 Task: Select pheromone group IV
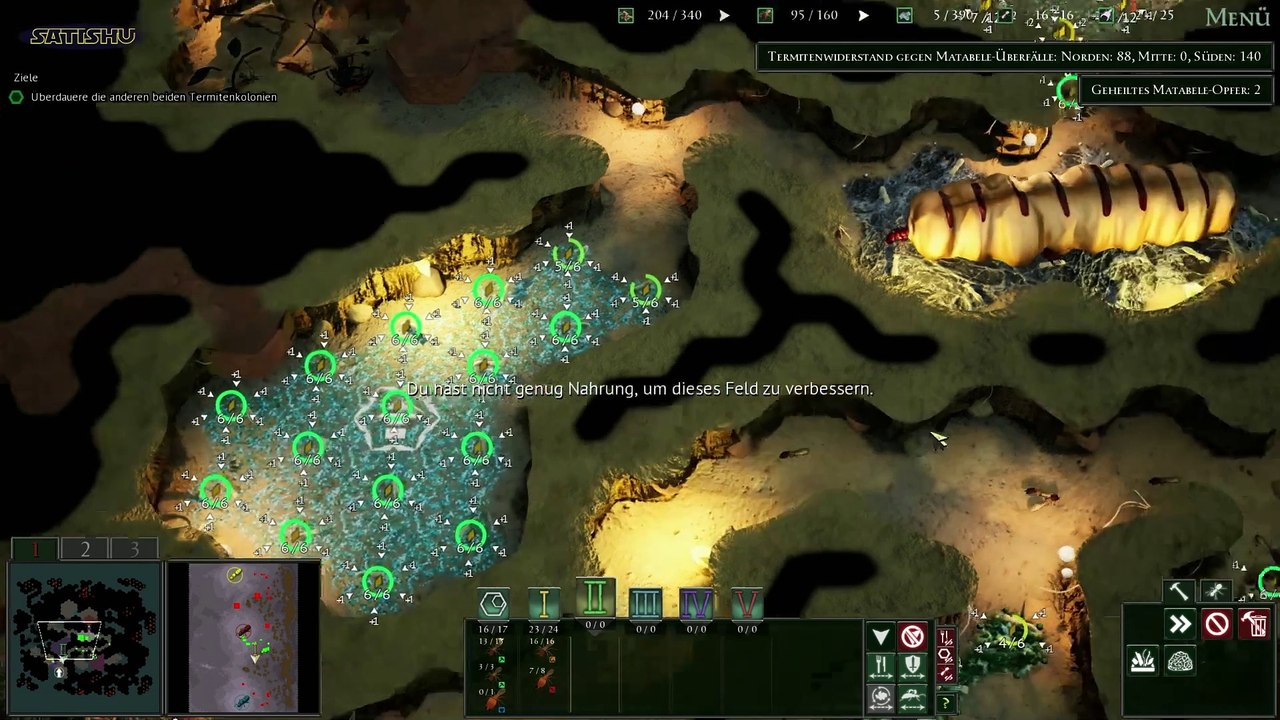tap(696, 603)
